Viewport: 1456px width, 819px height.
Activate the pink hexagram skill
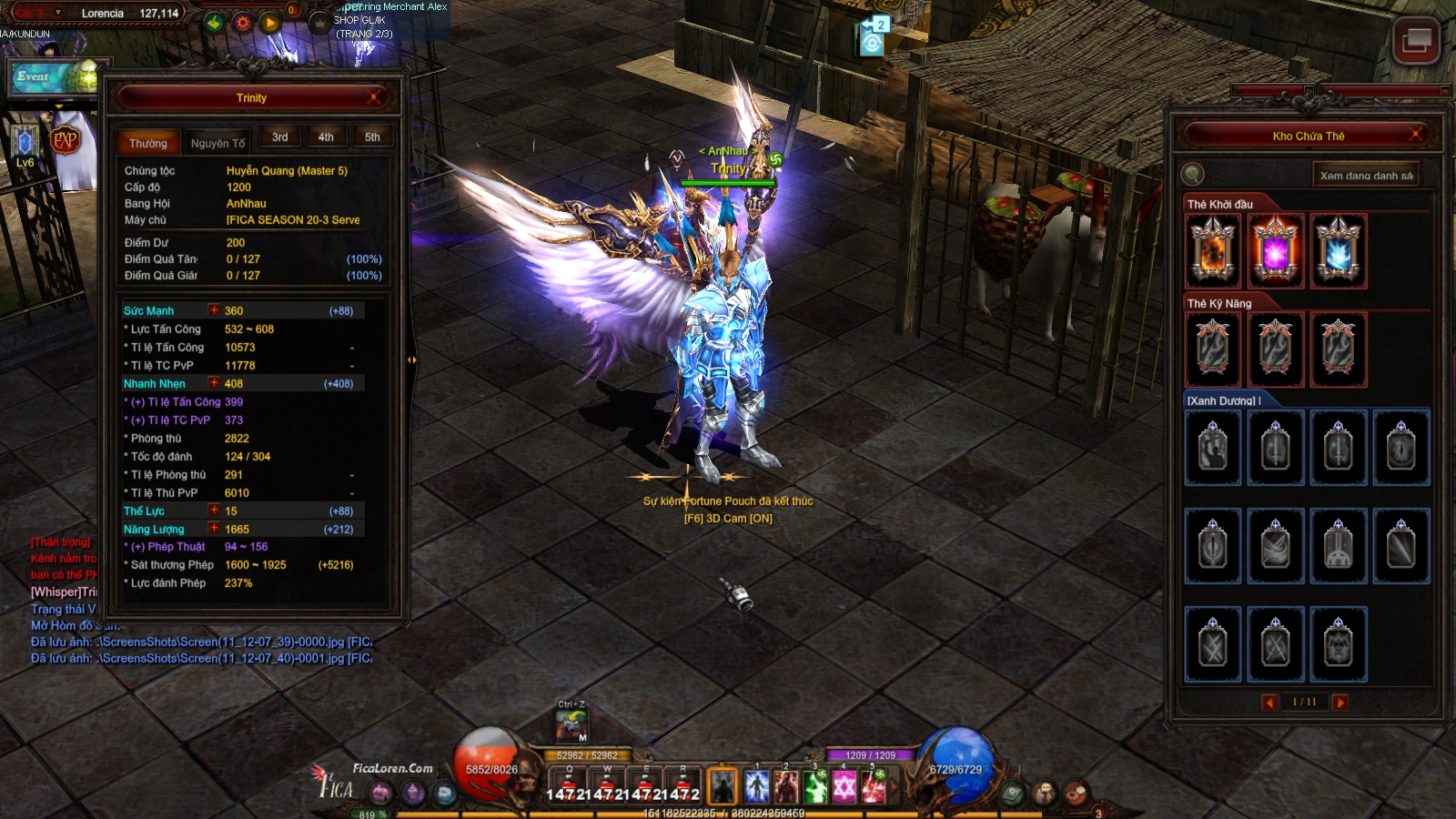coord(844,786)
